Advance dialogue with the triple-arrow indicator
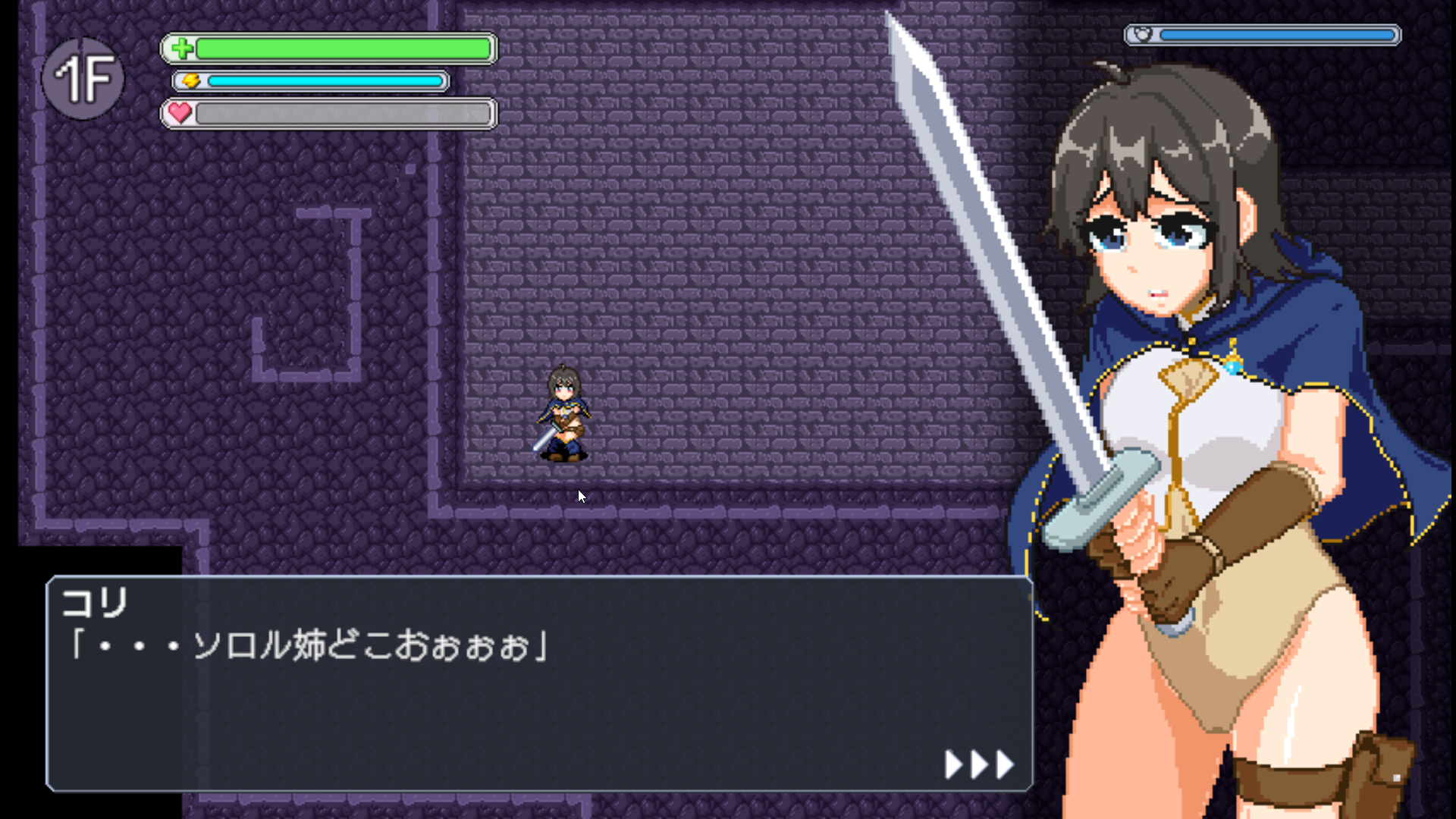1456x819 pixels. 979,764
